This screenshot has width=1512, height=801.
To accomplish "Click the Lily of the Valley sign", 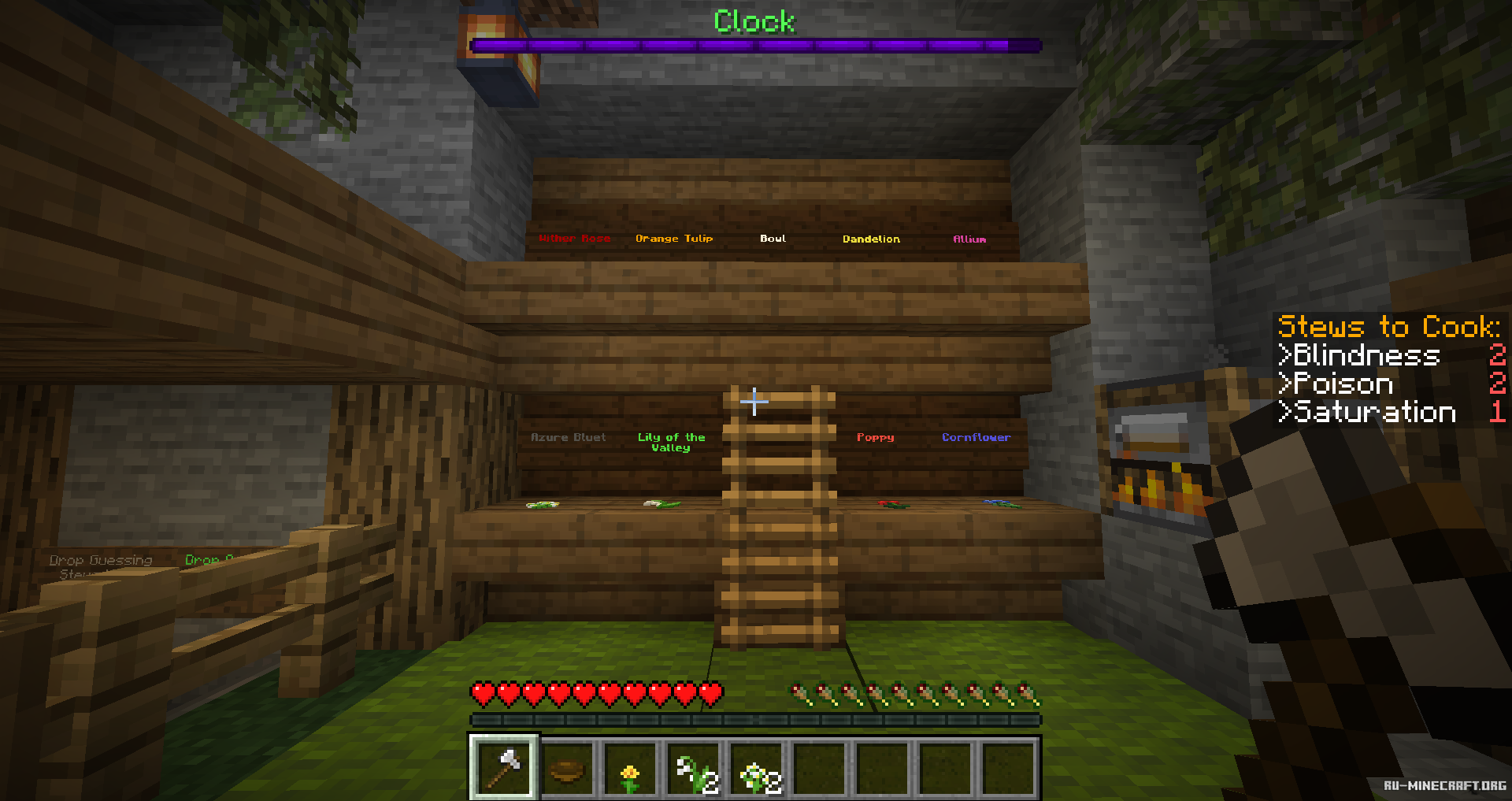I will click(671, 443).
